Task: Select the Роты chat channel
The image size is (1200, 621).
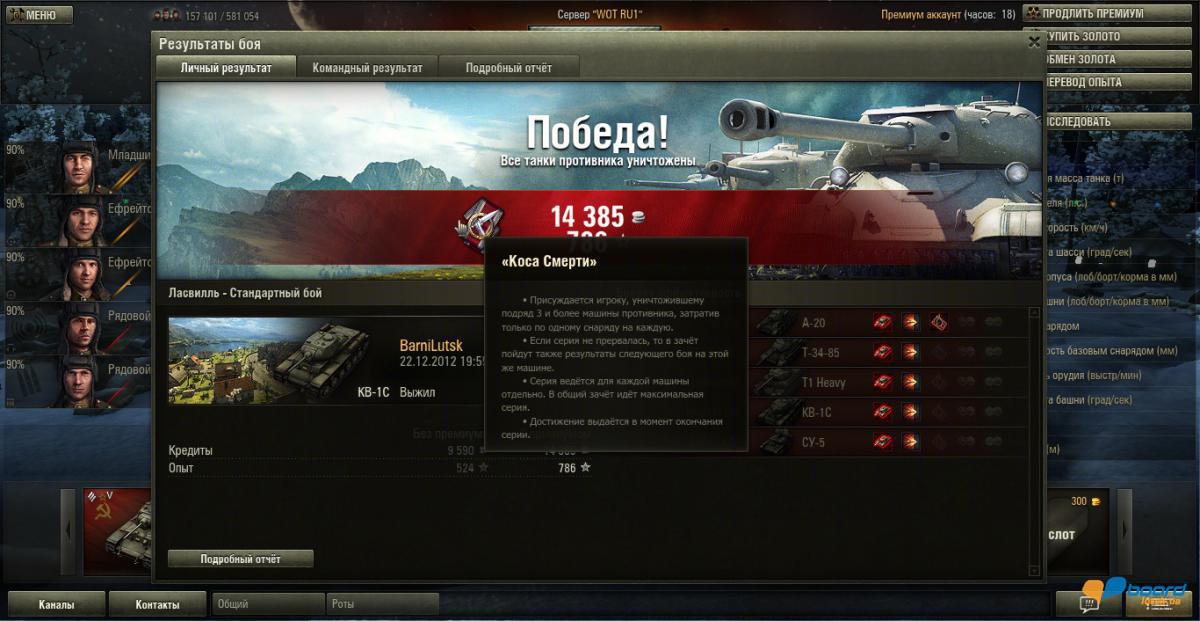Action: pos(382,605)
